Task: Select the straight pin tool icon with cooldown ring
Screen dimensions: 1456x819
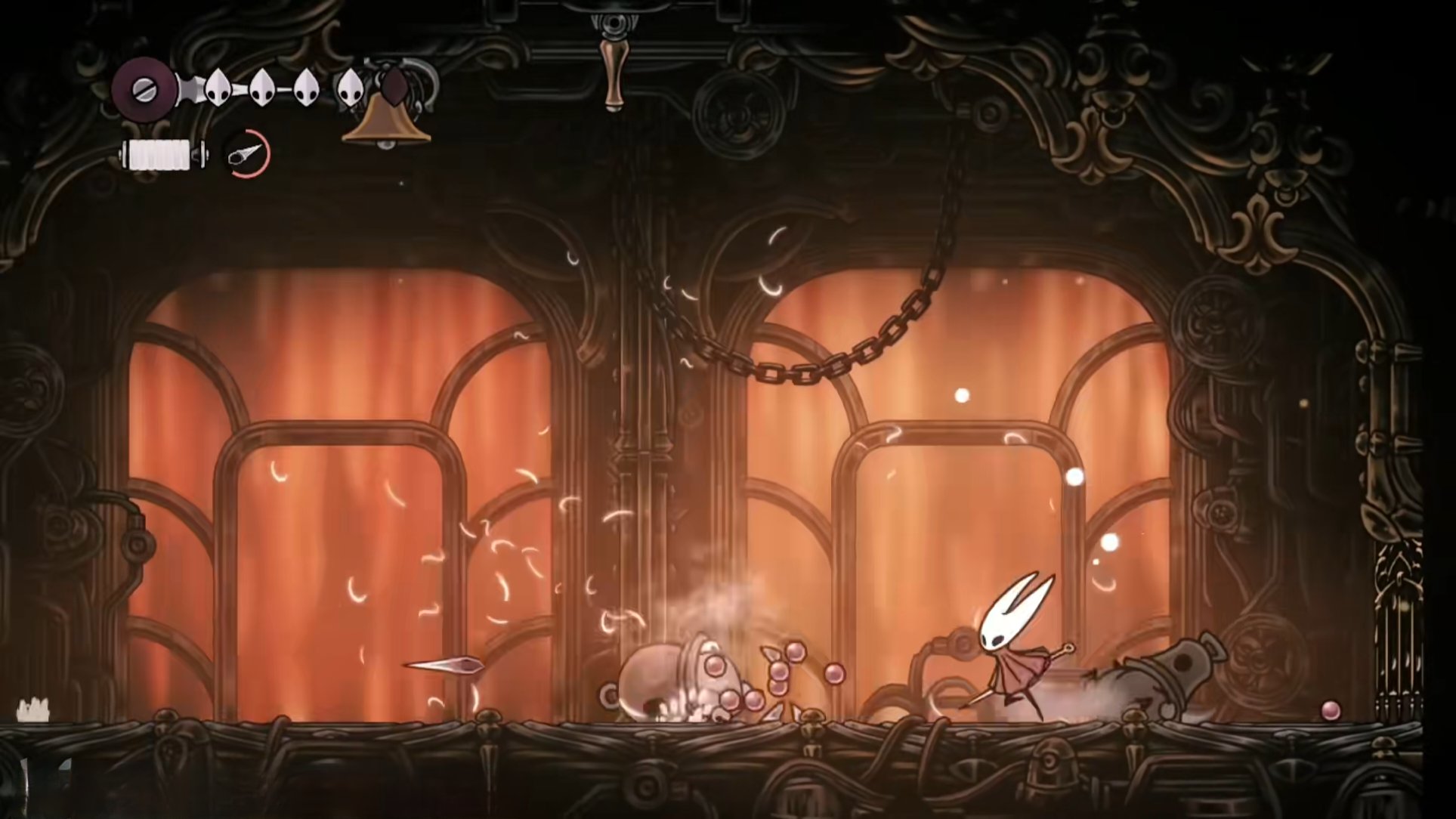Action: 244,156
